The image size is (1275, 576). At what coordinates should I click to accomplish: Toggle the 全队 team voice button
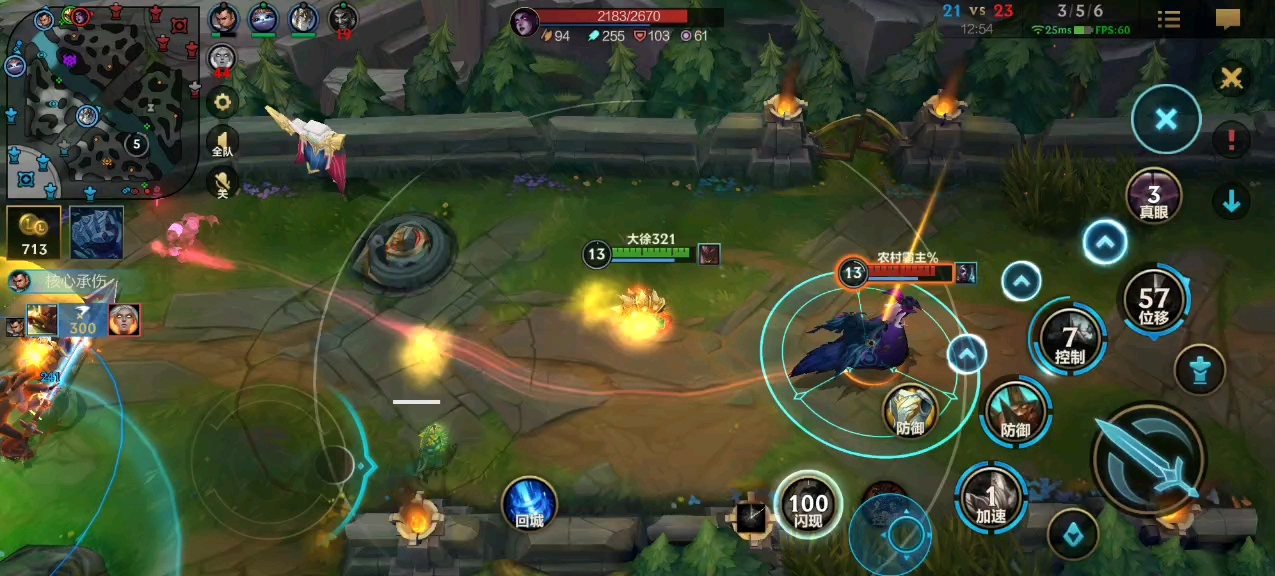click(222, 144)
